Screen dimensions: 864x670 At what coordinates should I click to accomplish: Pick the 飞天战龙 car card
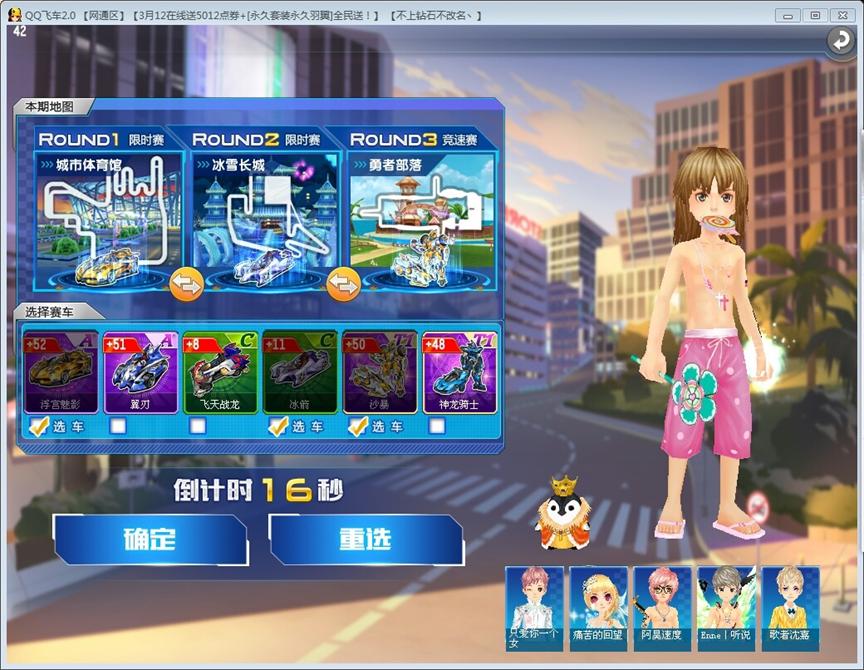coord(220,372)
